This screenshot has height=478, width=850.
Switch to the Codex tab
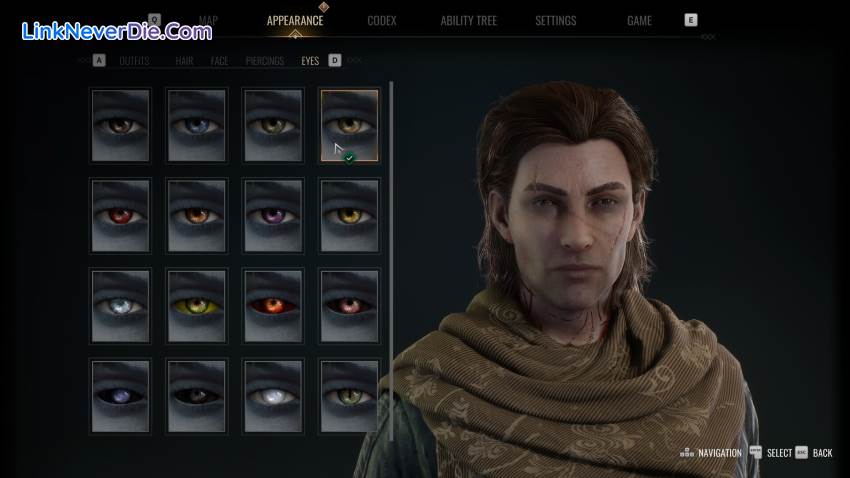[382, 20]
